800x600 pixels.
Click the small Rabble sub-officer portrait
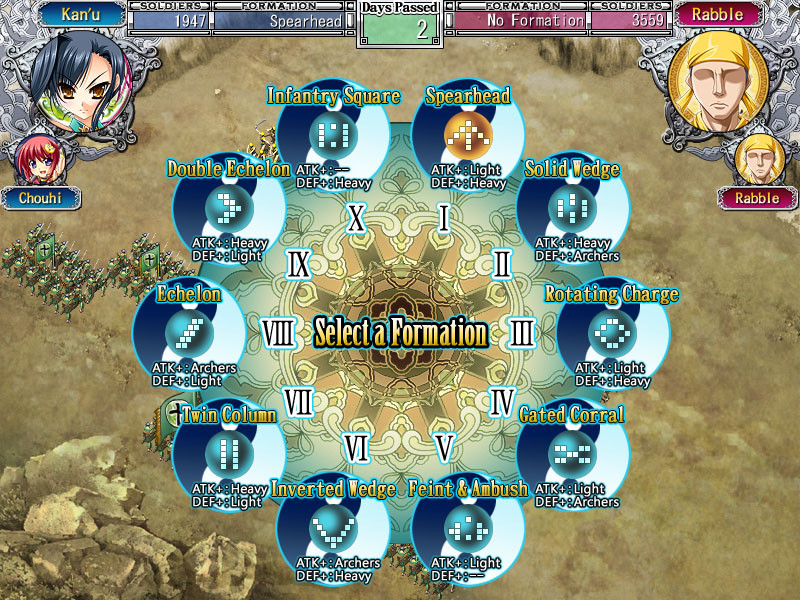(x=757, y=158)
